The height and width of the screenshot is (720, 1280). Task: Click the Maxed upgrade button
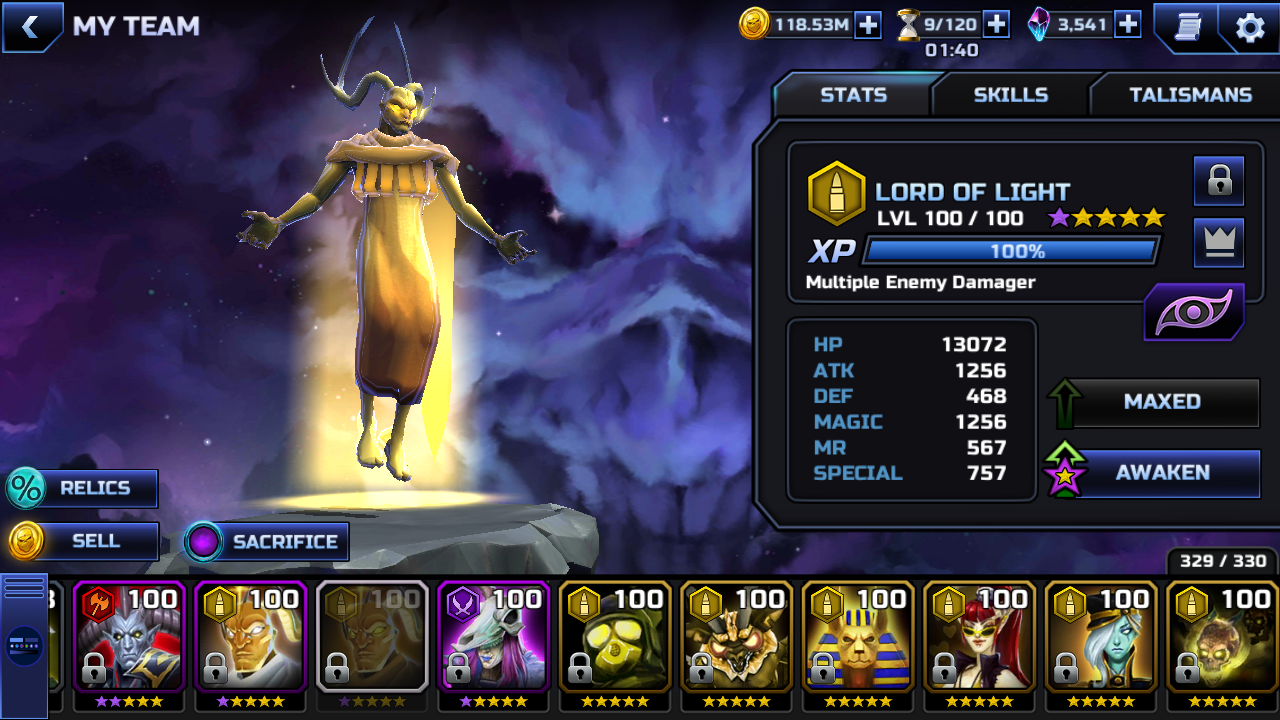point(1161,402)
